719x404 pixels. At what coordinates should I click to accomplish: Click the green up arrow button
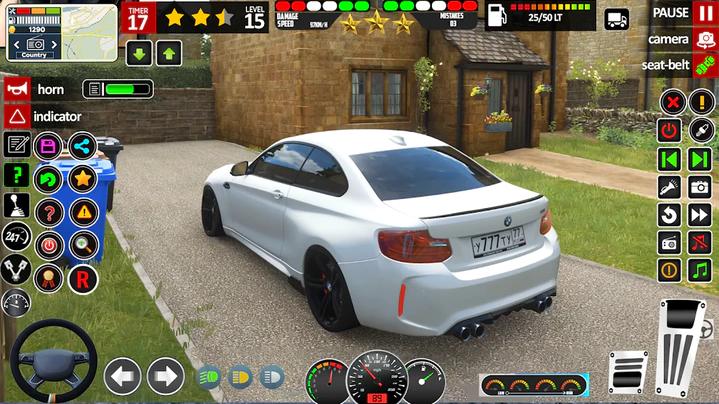(x=169, y=54)
